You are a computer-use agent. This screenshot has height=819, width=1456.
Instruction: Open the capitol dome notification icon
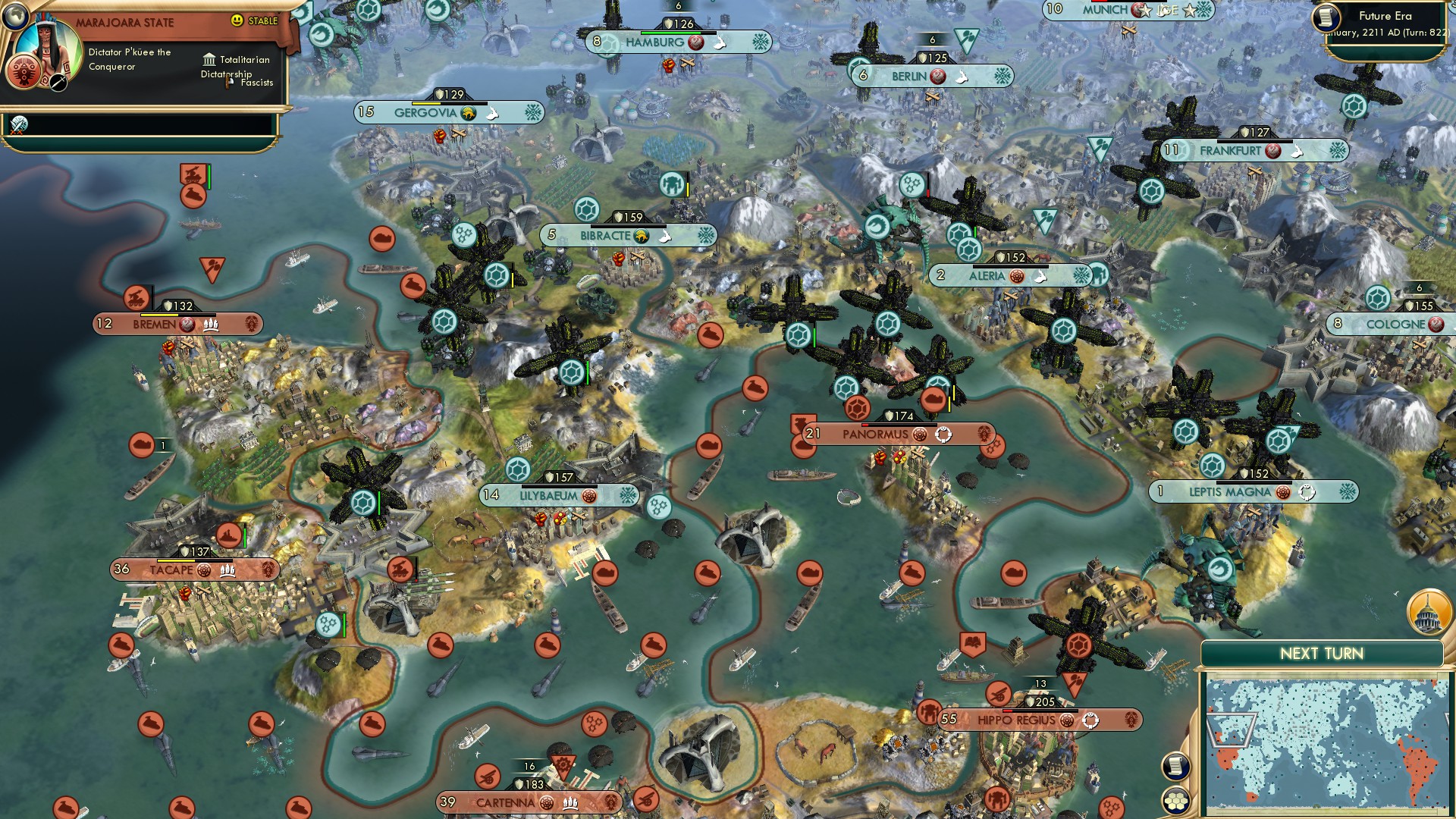[x=1429, y=612]
